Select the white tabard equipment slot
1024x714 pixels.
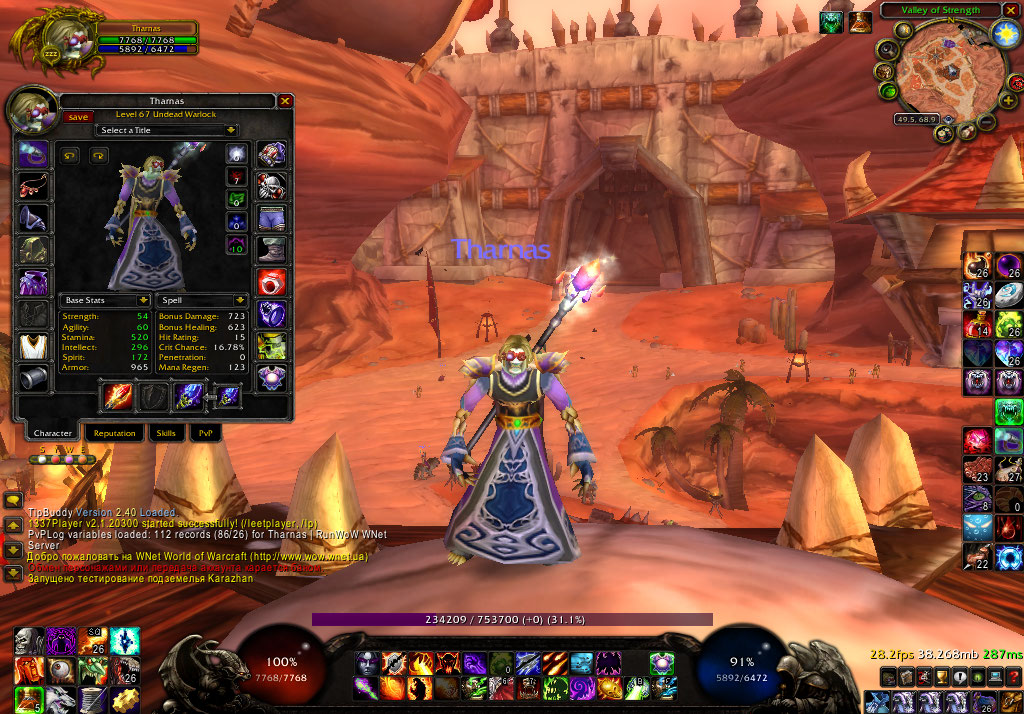click(33, 346)
